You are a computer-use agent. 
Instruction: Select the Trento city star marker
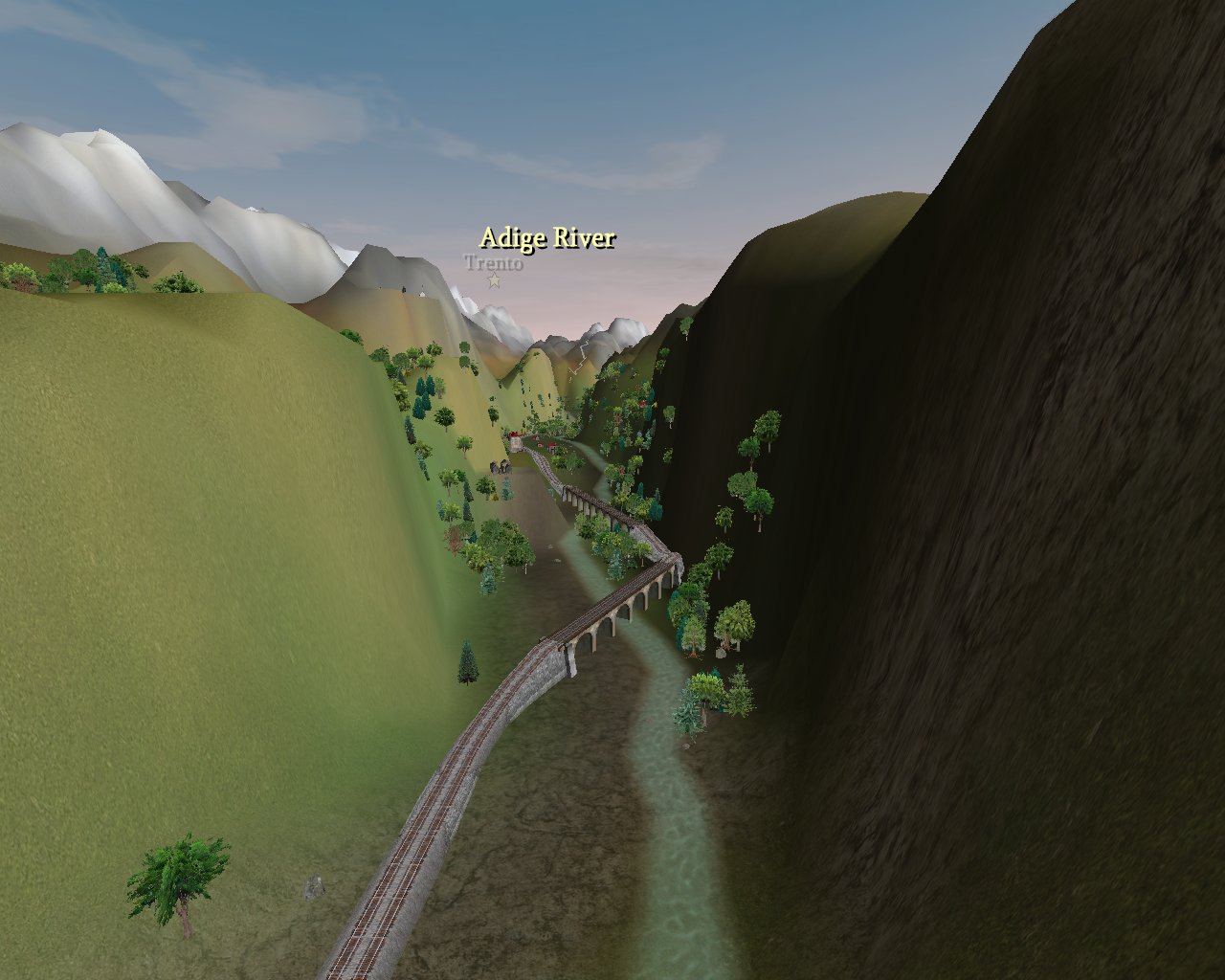point(494,280)
